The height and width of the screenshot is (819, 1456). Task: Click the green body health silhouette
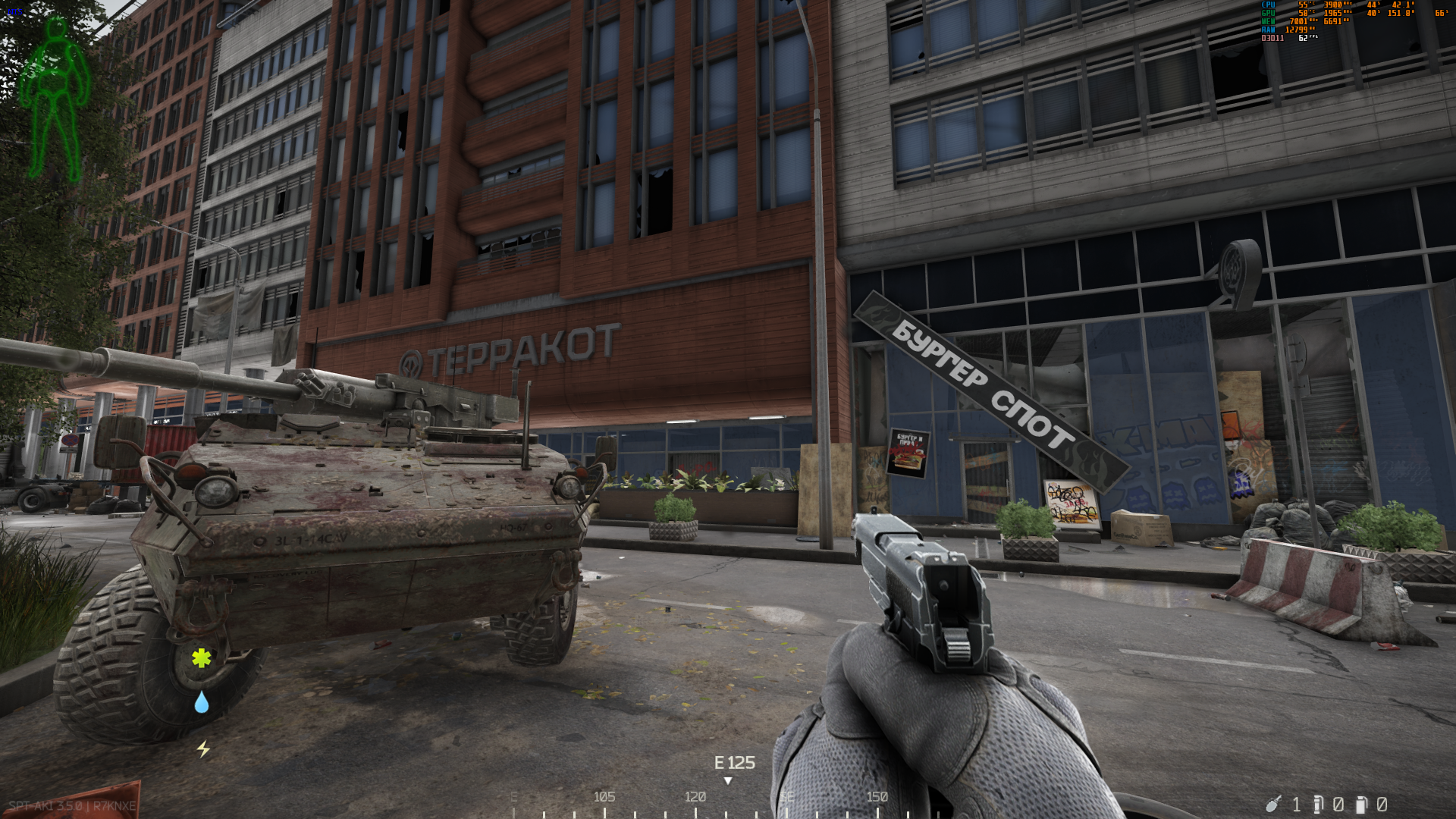[55, 99]
